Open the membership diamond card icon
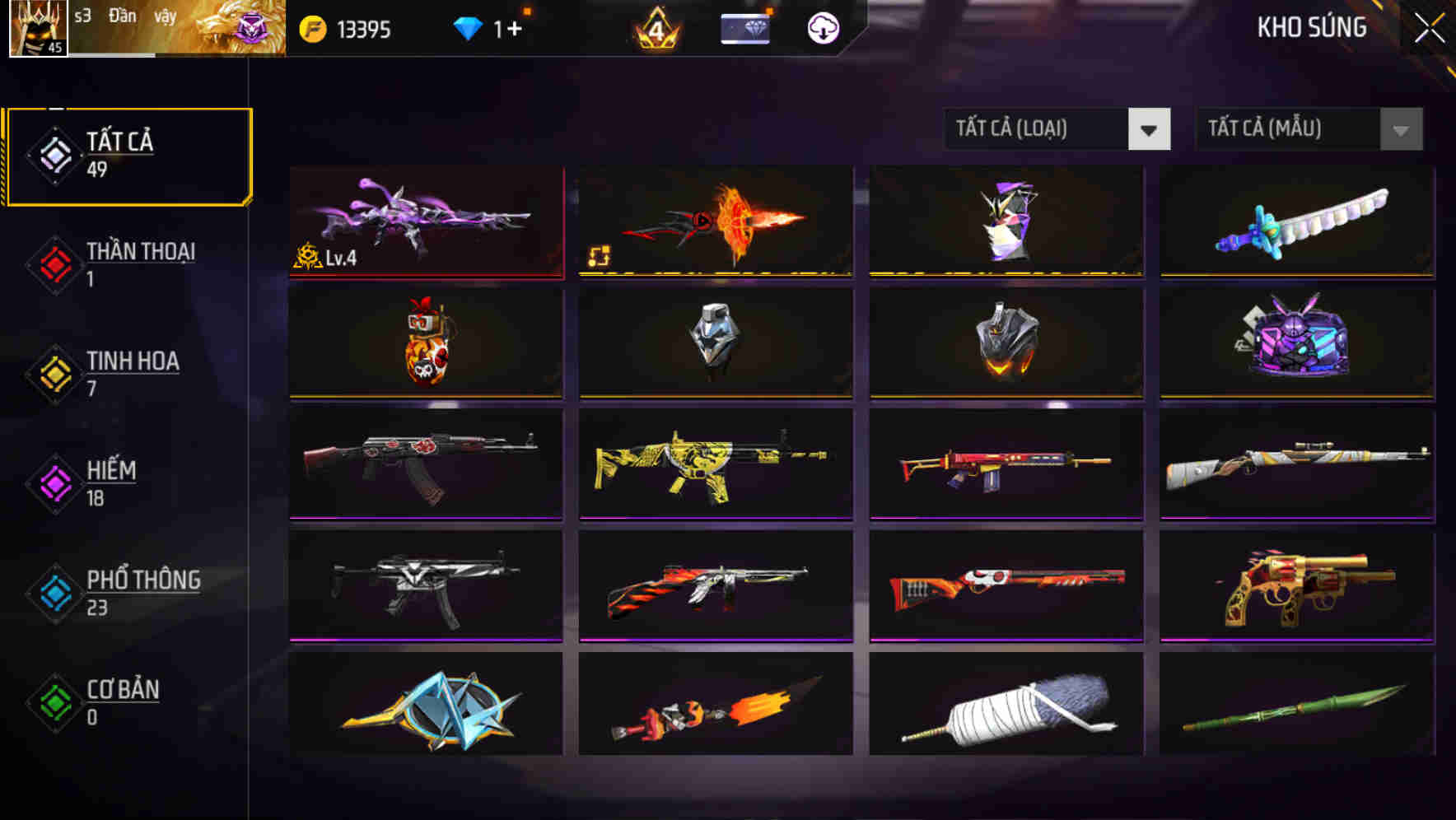Image resolution: width=1456 pixels, height=820 pixels. pos(744,27)
